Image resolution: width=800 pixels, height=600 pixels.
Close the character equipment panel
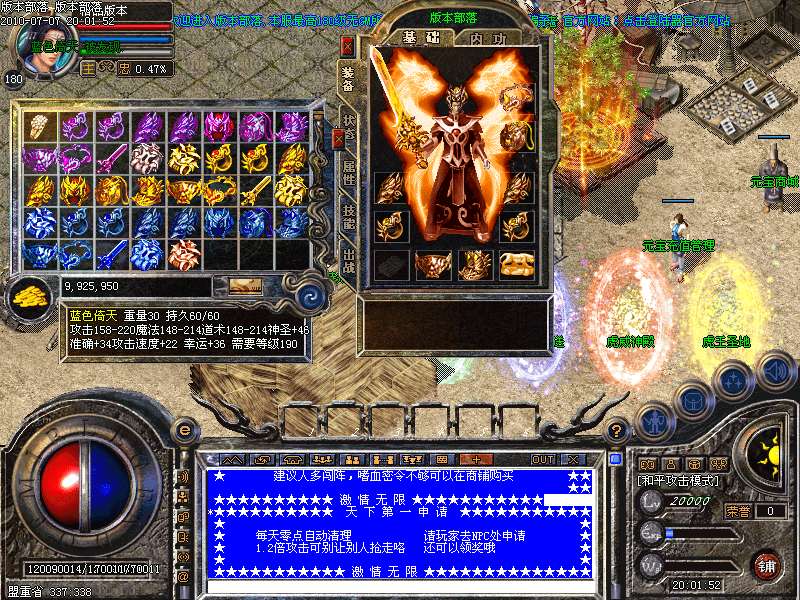click(348, 46)
